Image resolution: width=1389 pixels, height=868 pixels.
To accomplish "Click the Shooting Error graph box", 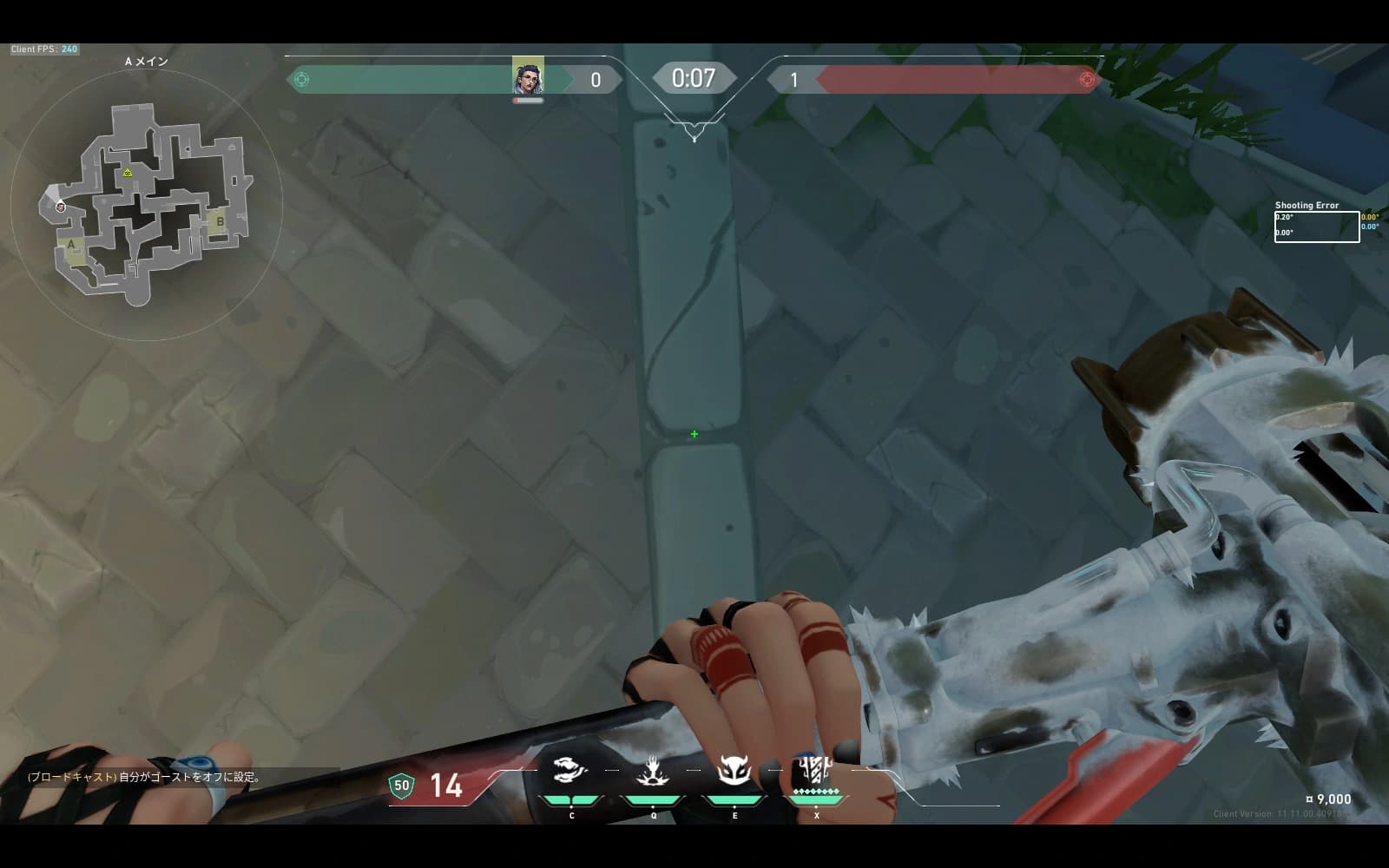I will [1316, 227].
